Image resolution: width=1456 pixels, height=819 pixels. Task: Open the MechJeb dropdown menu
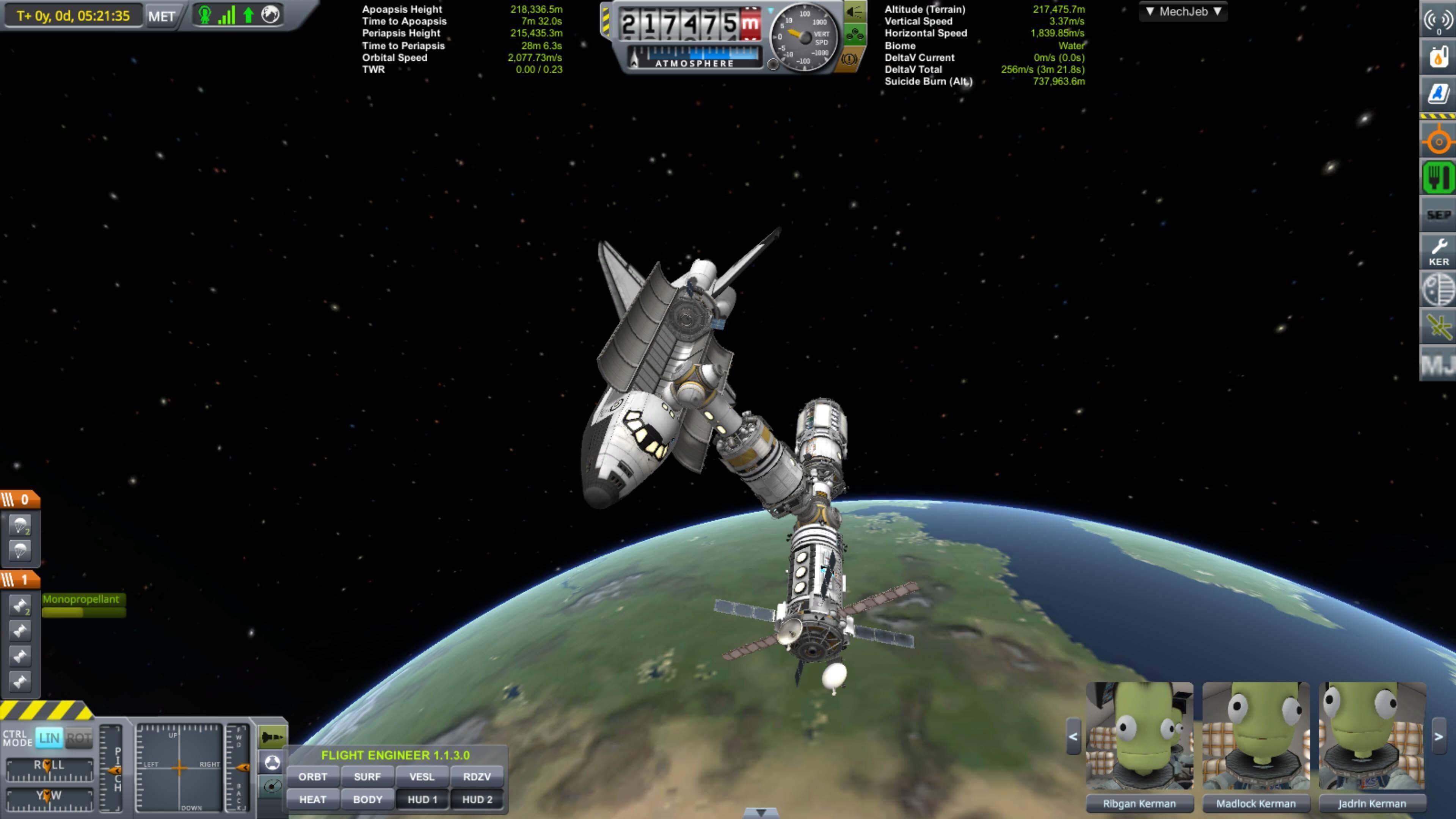click(x=1183, y=11)
